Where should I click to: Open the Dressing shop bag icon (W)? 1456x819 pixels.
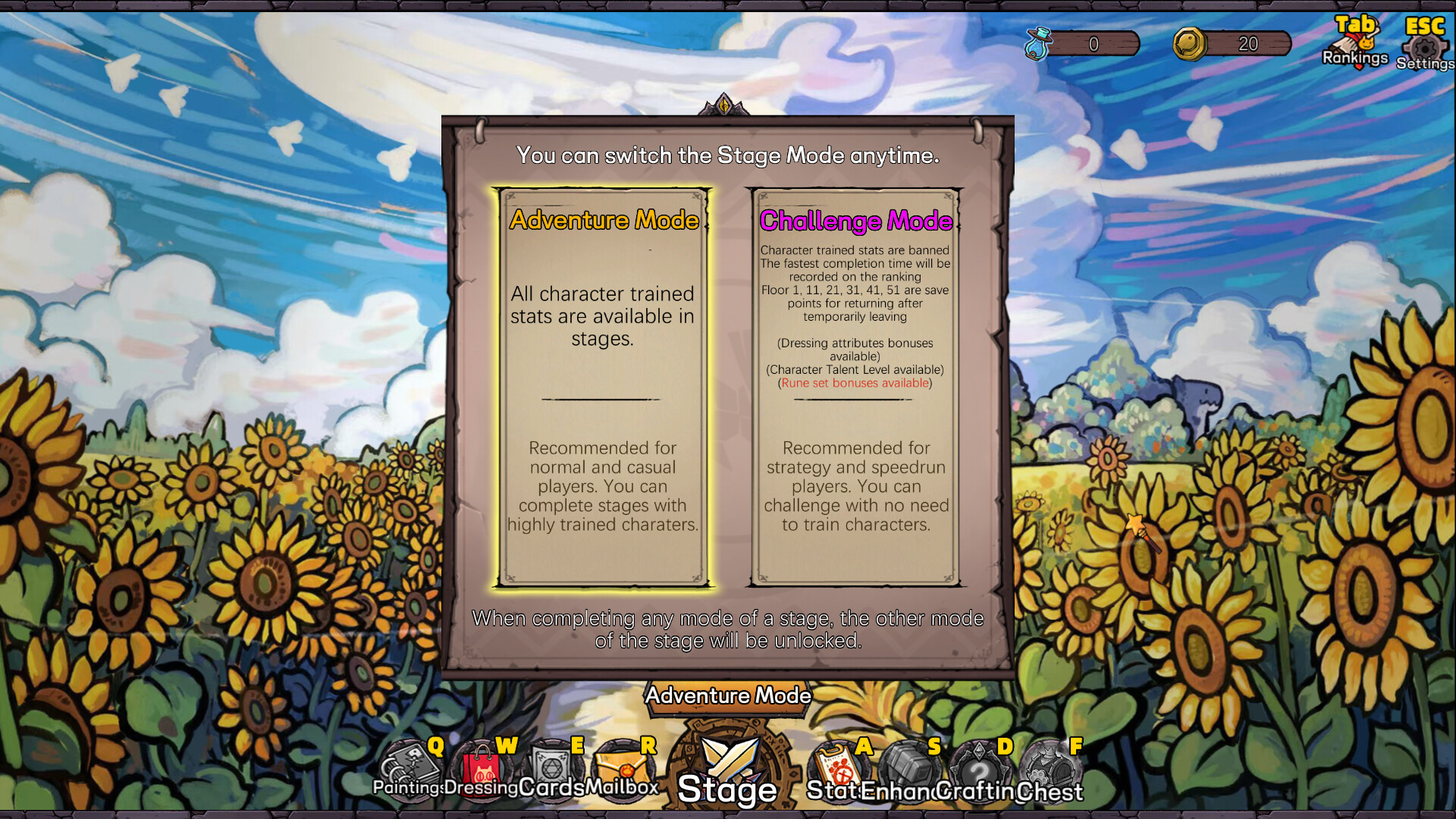(482, 766)
